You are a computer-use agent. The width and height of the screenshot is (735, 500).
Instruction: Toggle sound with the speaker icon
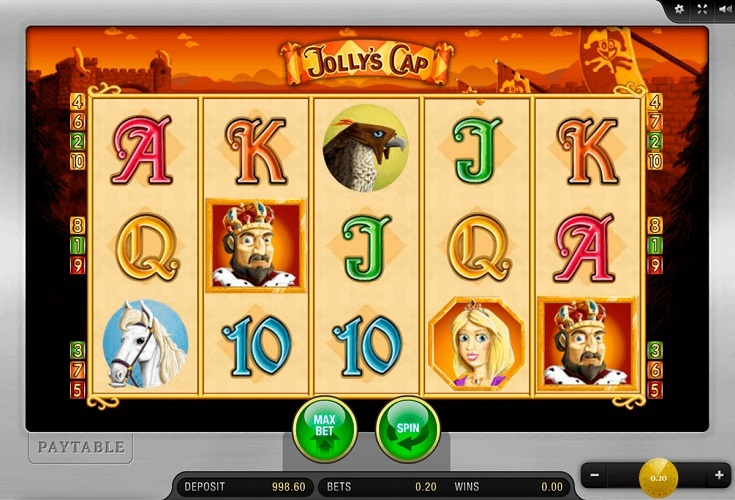pyautogui.click(x=723, y=9)
